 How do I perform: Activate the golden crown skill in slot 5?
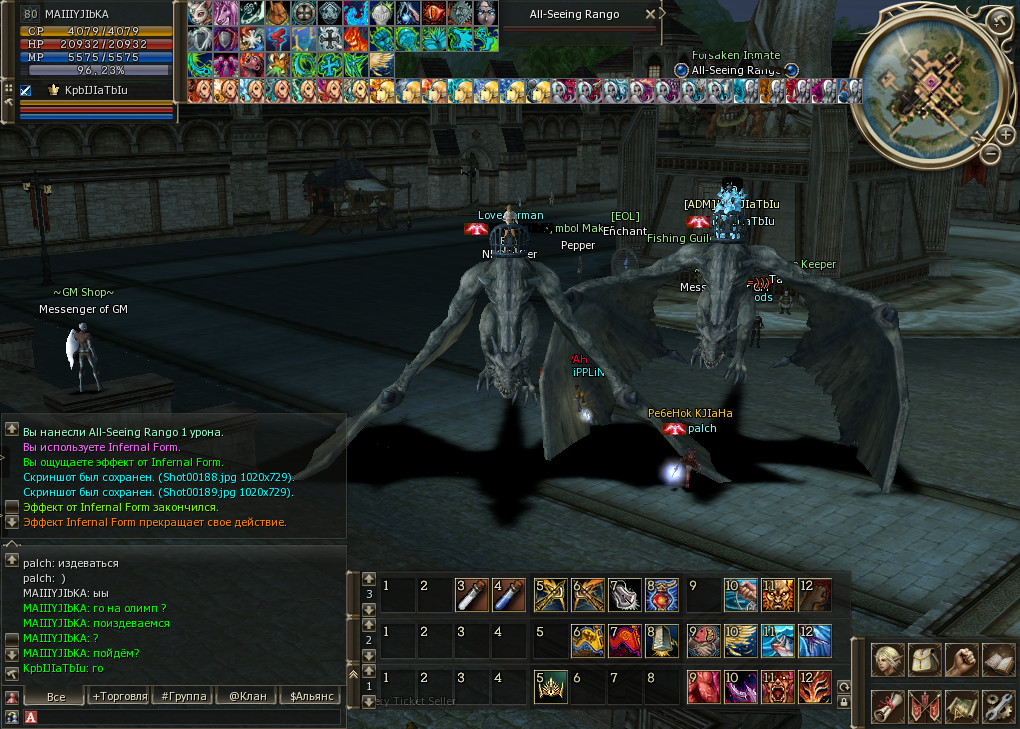tap(549, 687)
